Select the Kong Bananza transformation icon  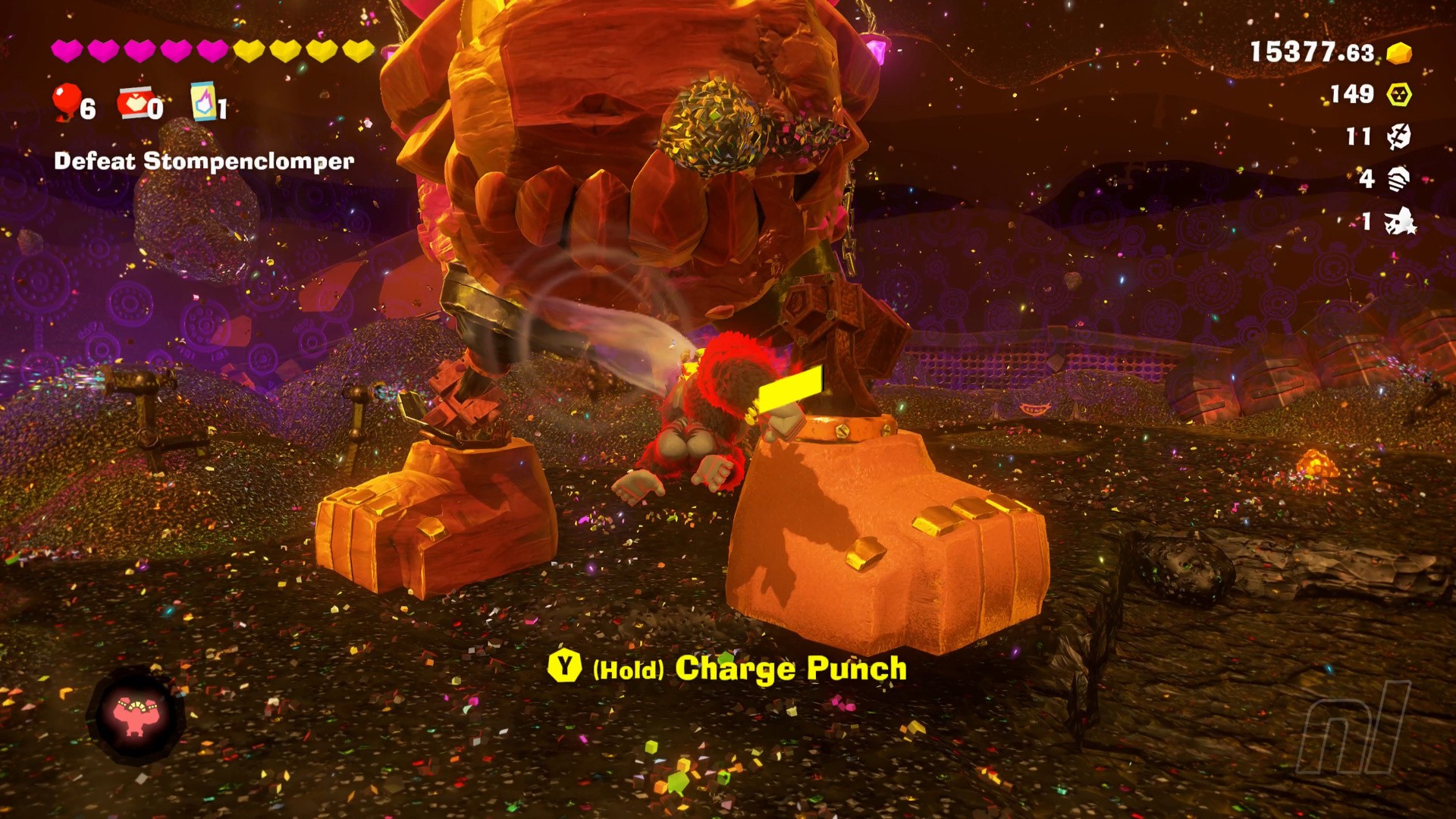coord(136,715)
